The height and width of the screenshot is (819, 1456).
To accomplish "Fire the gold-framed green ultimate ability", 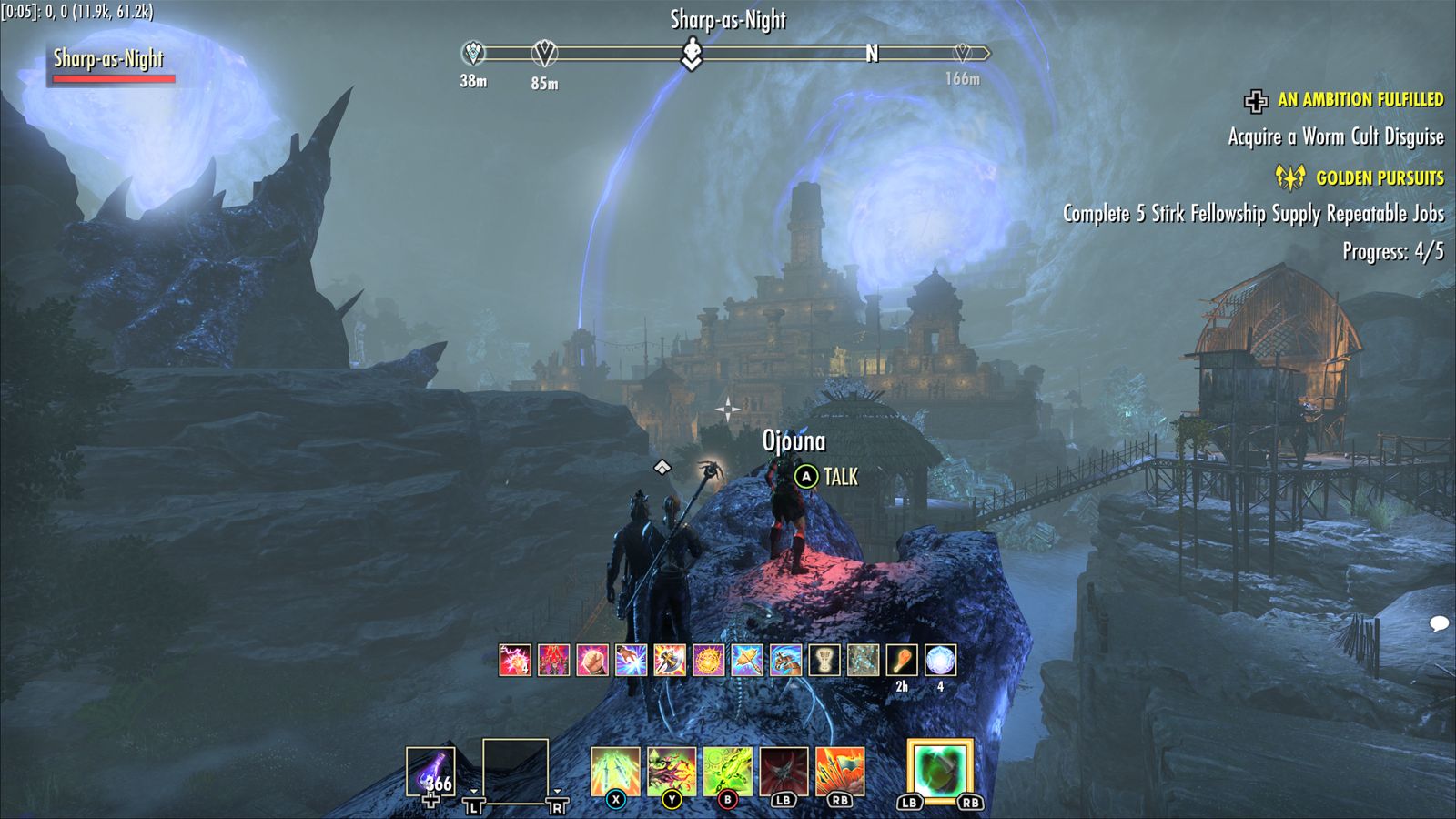I will 940,772.
